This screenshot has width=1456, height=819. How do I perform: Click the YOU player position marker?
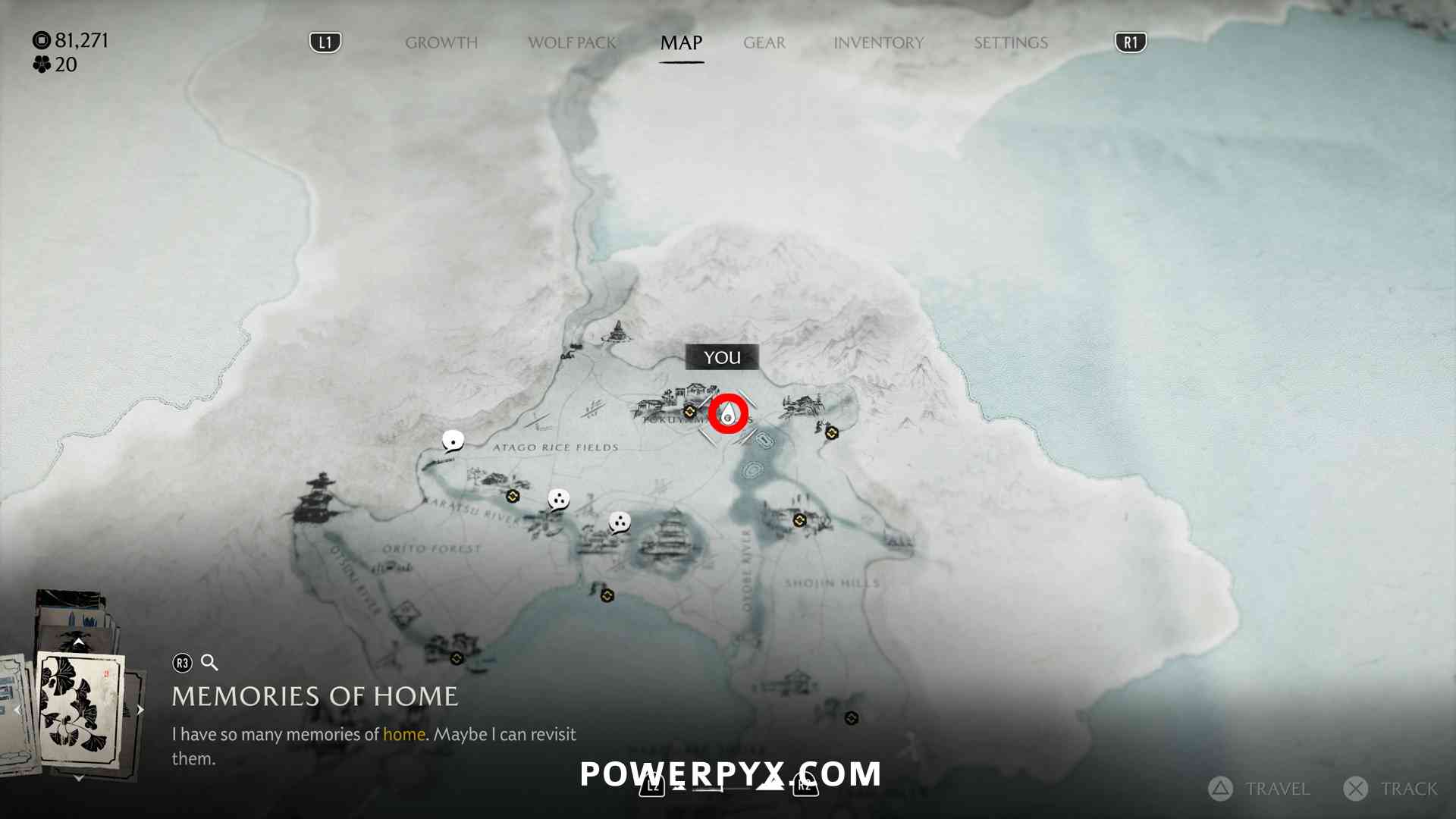(x=728, y=414)
